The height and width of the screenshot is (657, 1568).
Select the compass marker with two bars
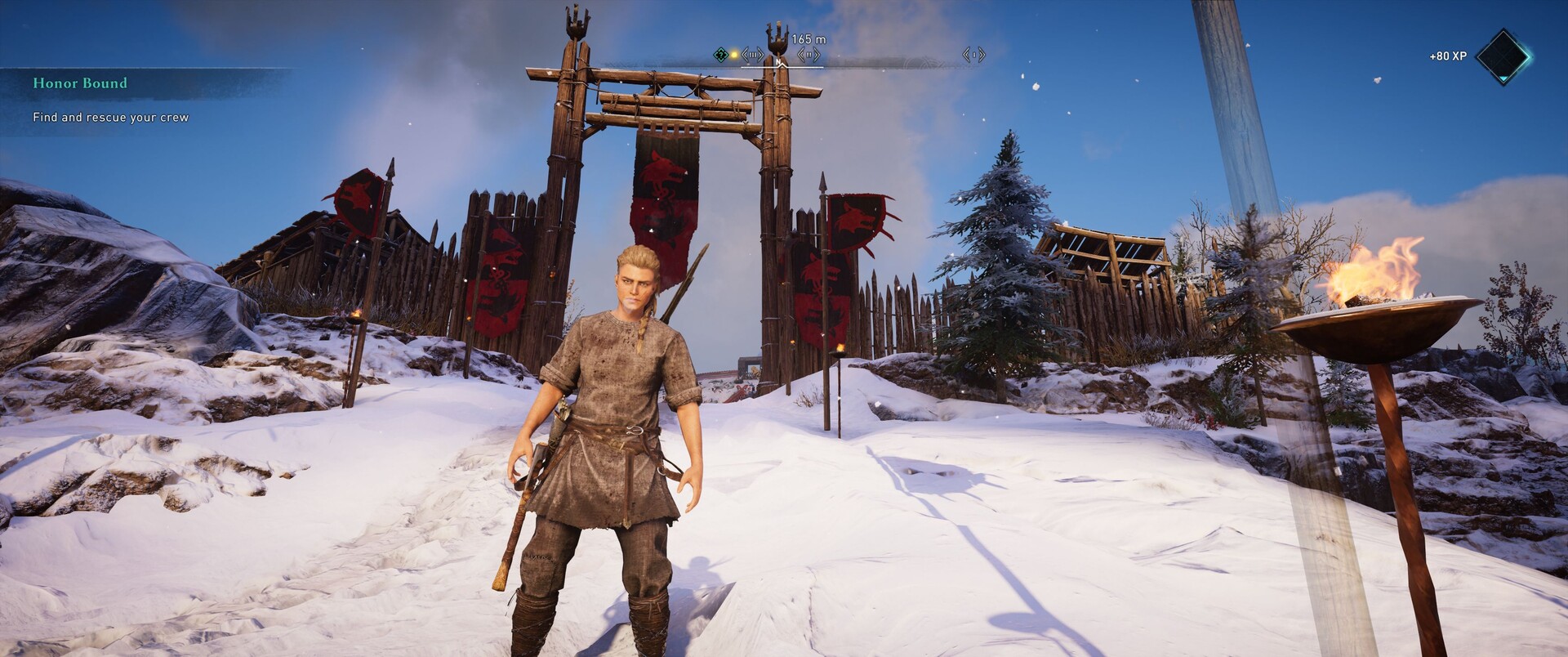pos(808,55)
